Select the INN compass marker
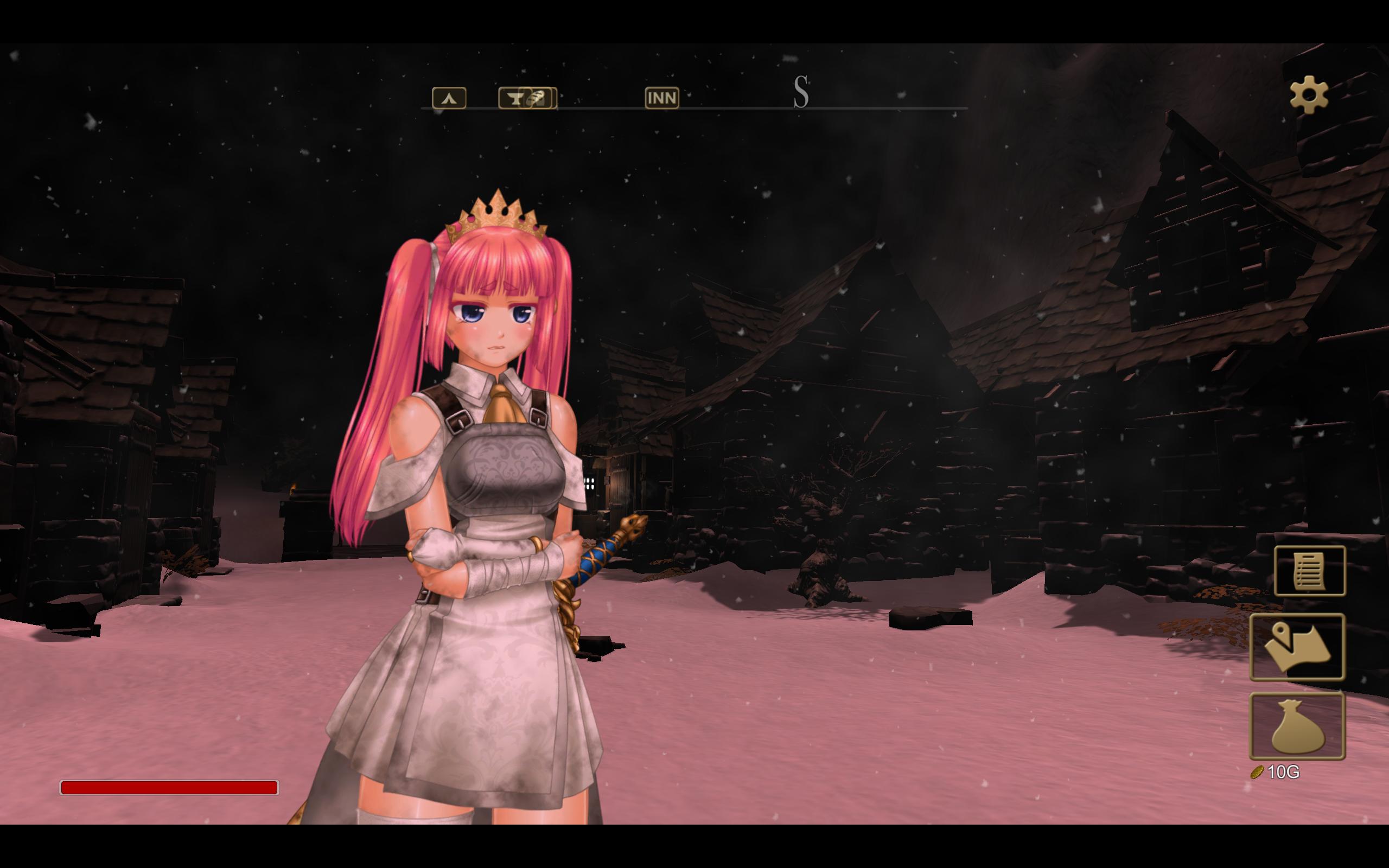Image resolution: width=1389 pixels, height=868 pixels. point(662,98)
